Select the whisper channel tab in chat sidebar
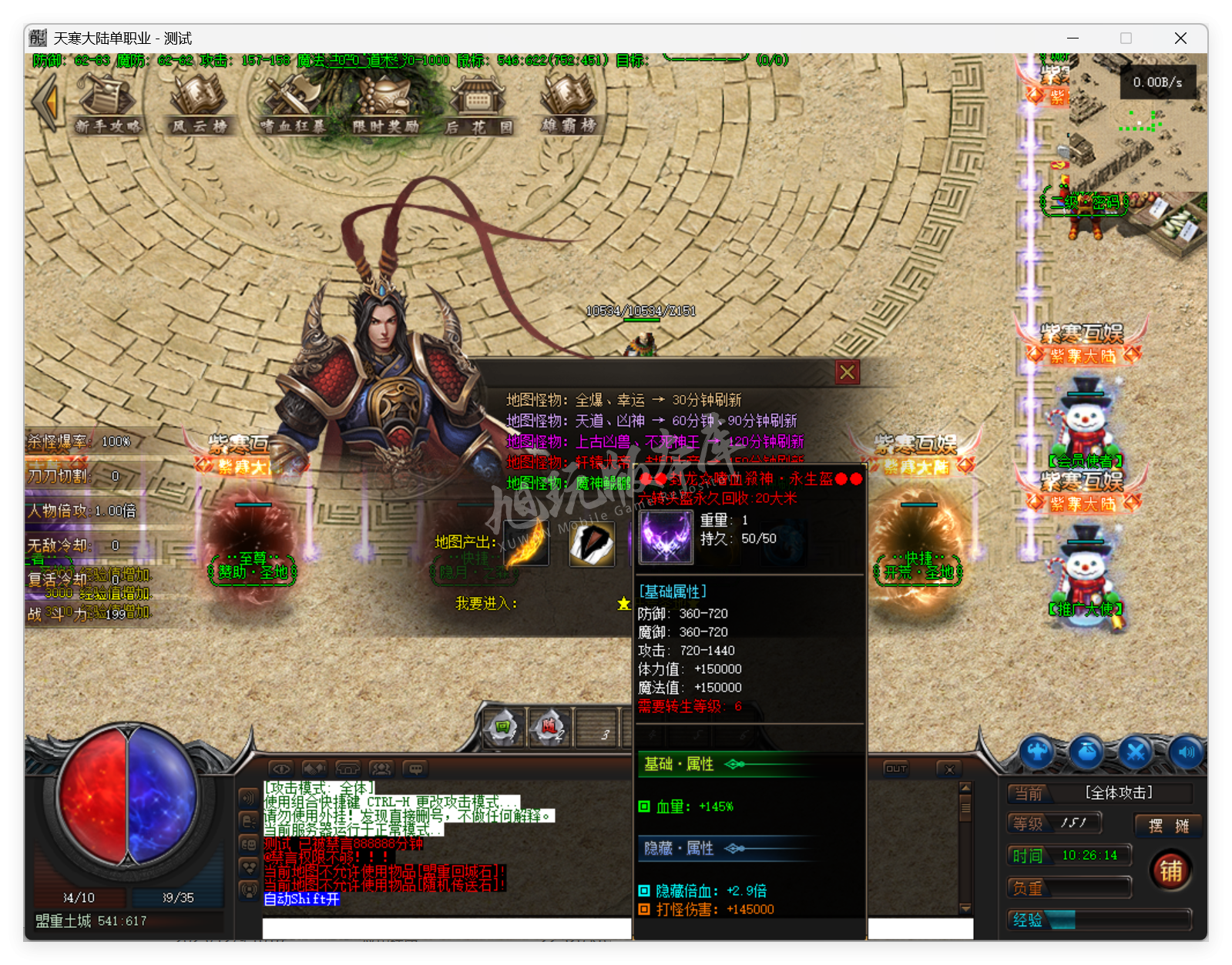1232x965 pixels. (248, 821)
